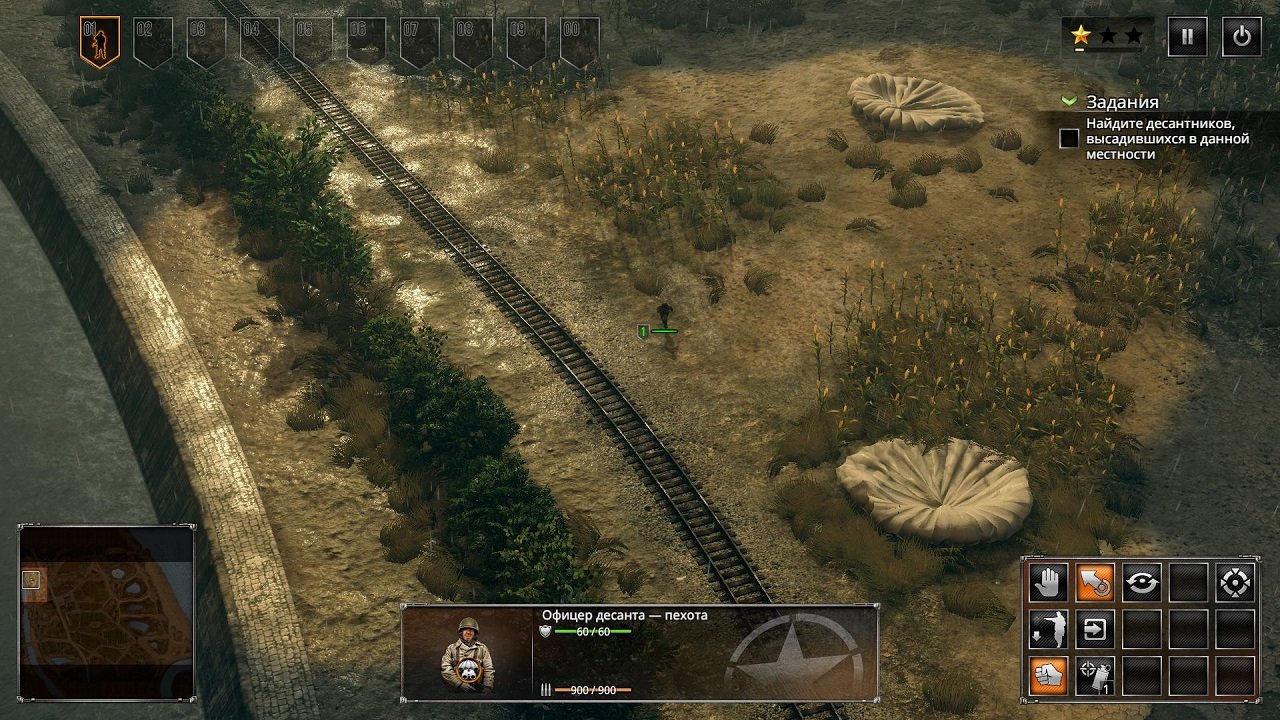Activate the highlighted cursor order tool
Image resolution: width=1280 pixels, height=720 pixels.
(x=1096, y=582)
